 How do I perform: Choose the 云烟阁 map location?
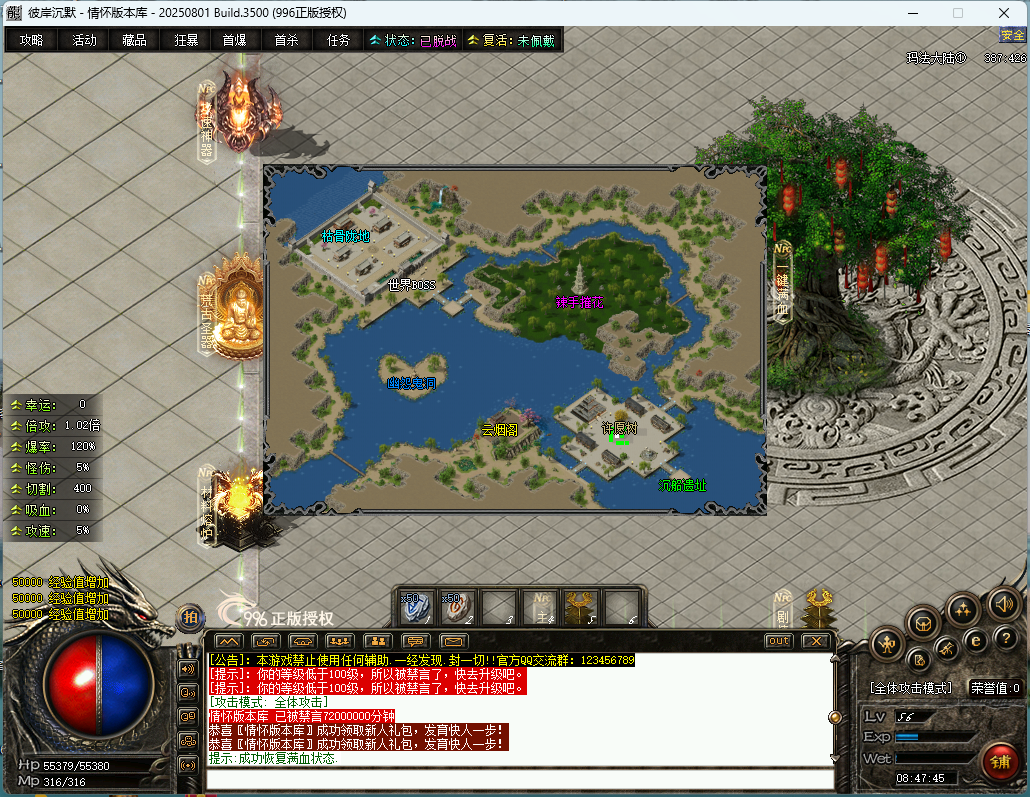point(499,430)
